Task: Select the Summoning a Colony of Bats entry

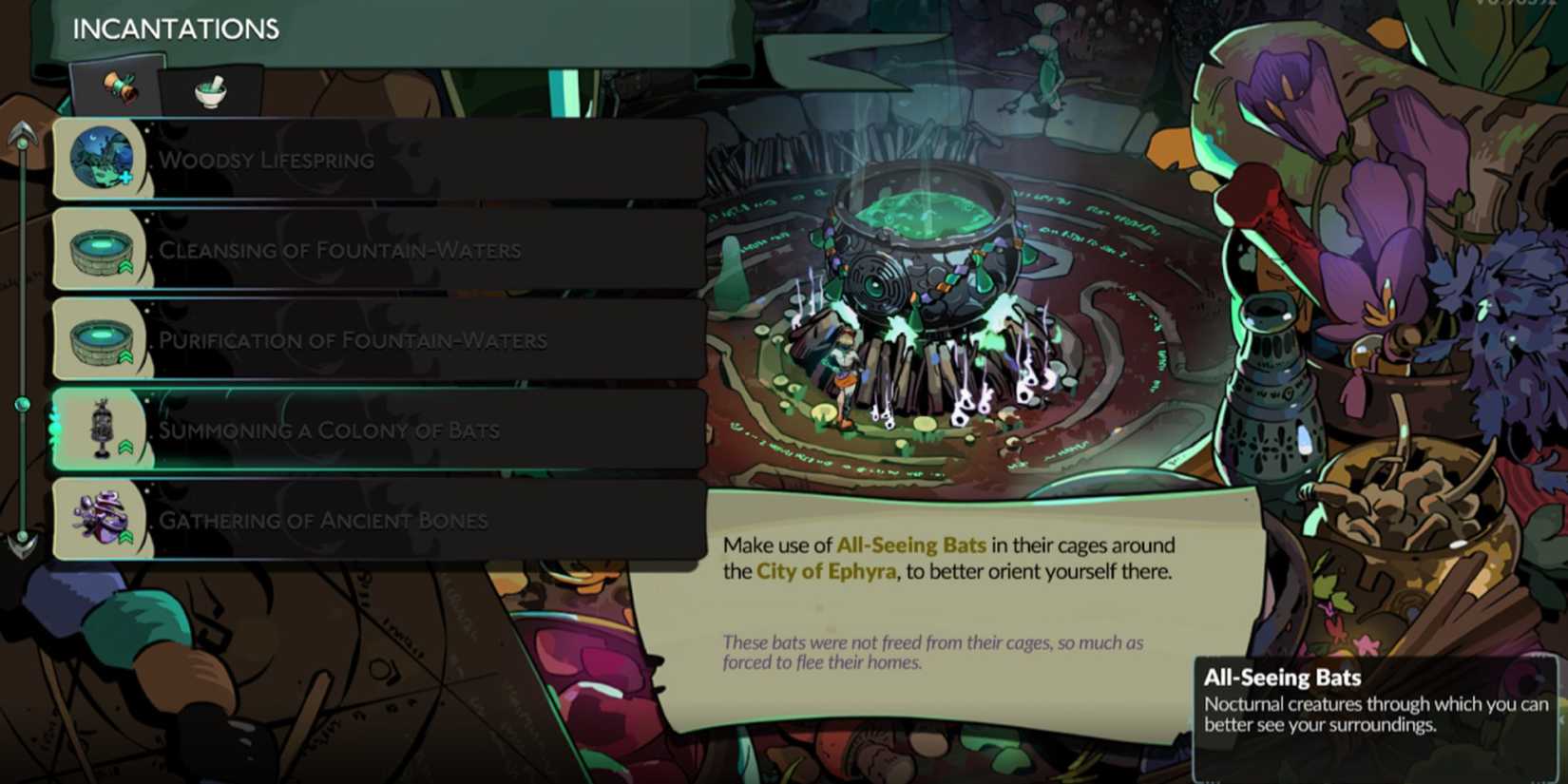Action: click(x=380, y=430)
